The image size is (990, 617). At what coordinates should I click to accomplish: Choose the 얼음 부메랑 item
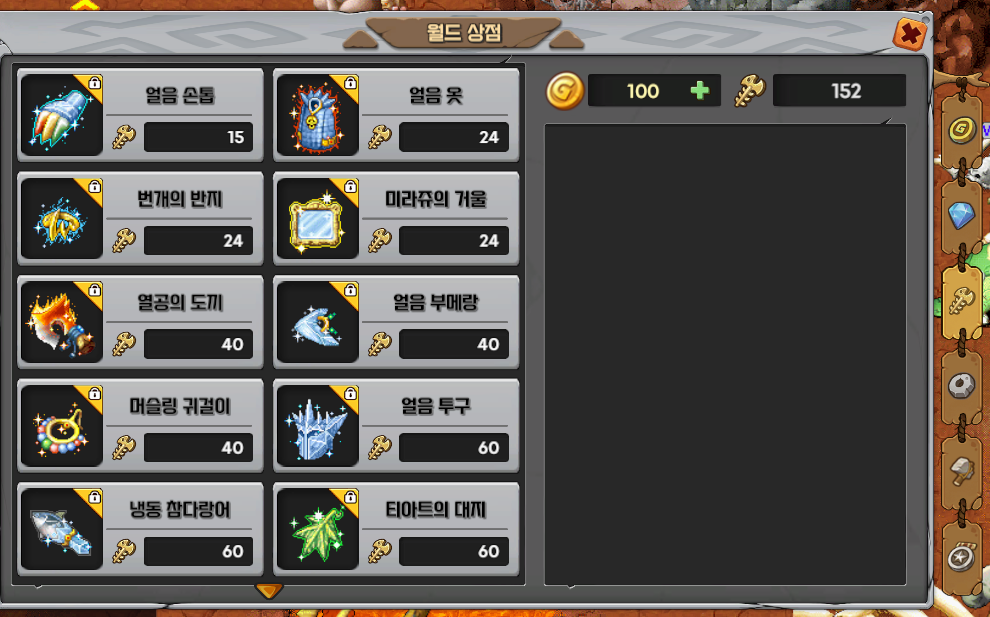coord(396,322)
